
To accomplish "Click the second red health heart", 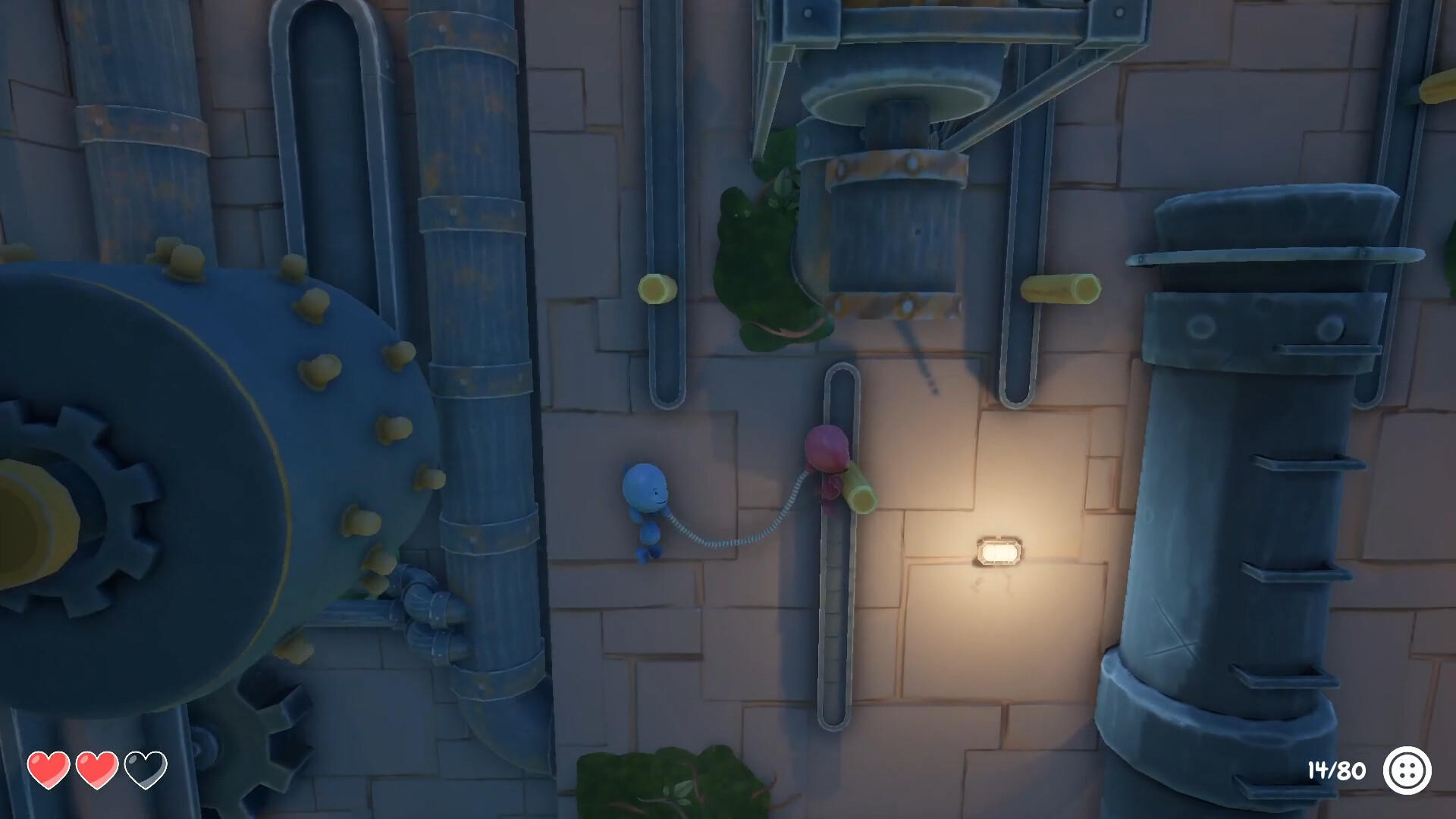I will click(x=96, y=770).
